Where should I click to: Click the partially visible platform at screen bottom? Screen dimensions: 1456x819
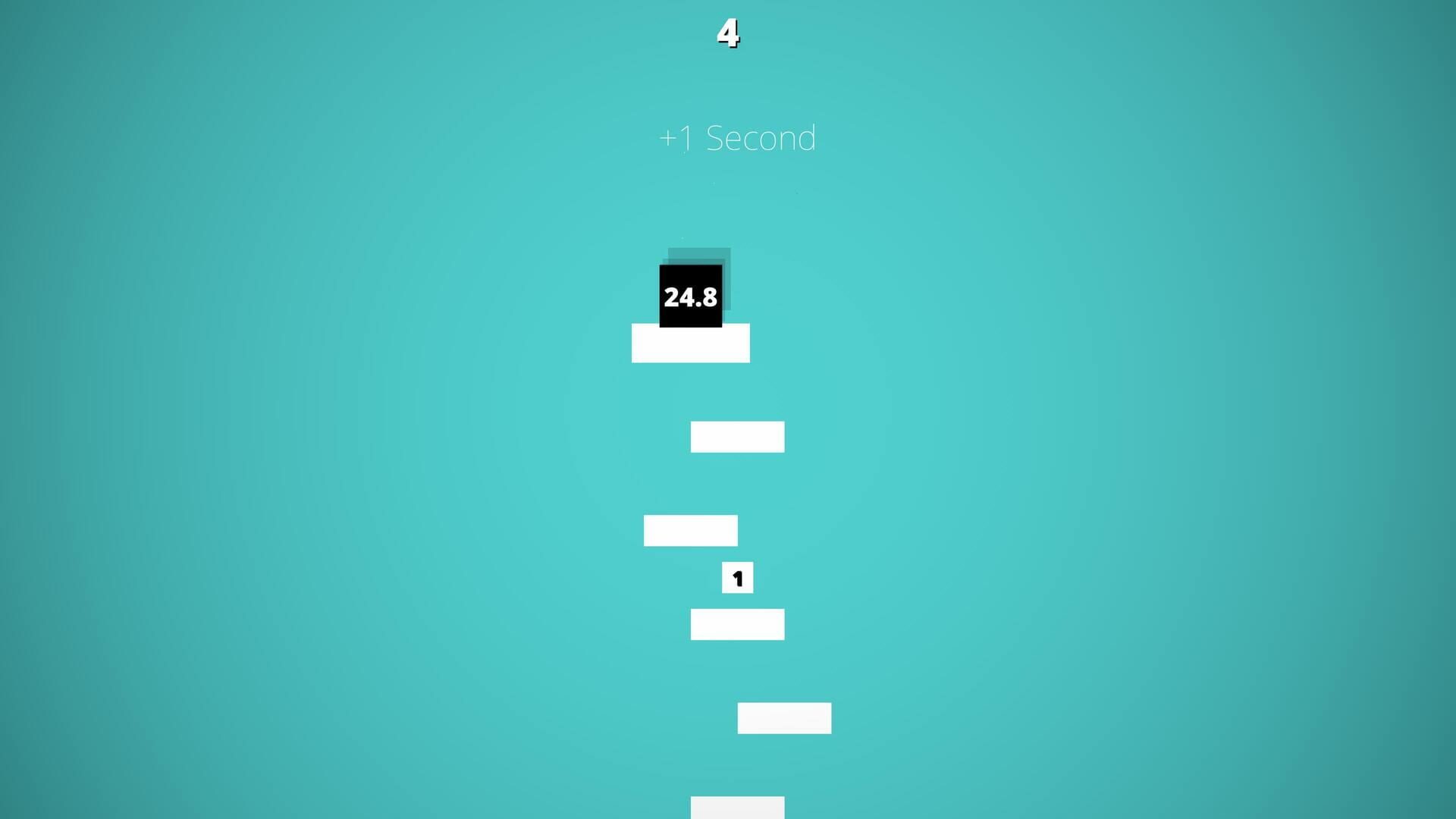(736, 808)
